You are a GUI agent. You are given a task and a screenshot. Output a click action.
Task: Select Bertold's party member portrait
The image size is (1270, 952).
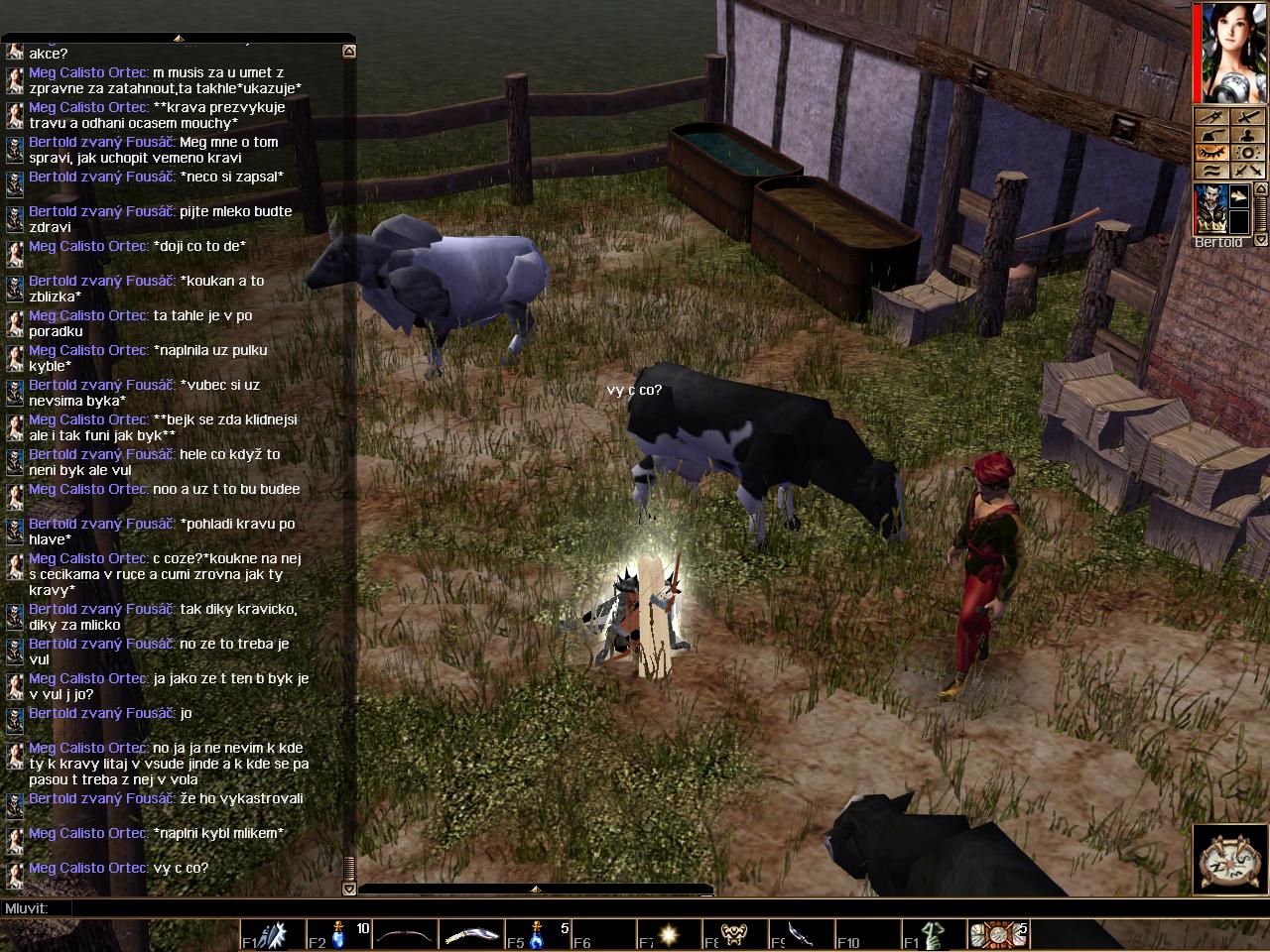[1211, 209]
